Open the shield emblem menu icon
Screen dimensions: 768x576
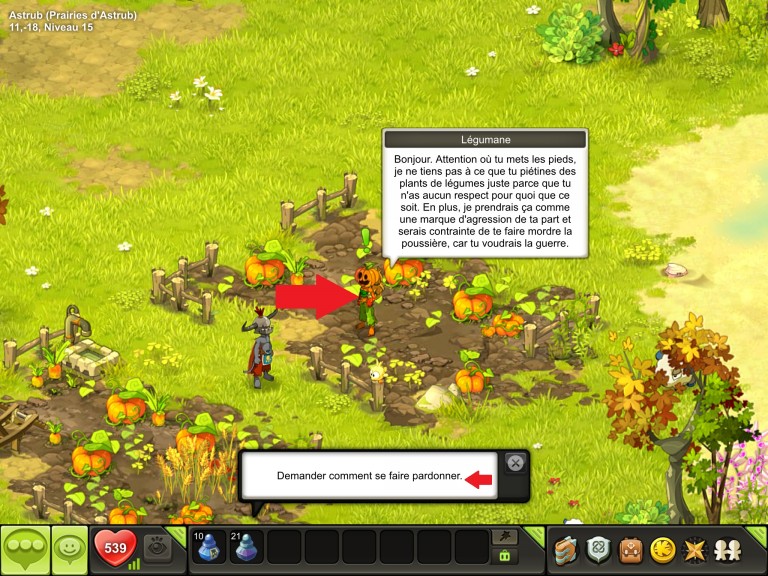click(598, 549)
